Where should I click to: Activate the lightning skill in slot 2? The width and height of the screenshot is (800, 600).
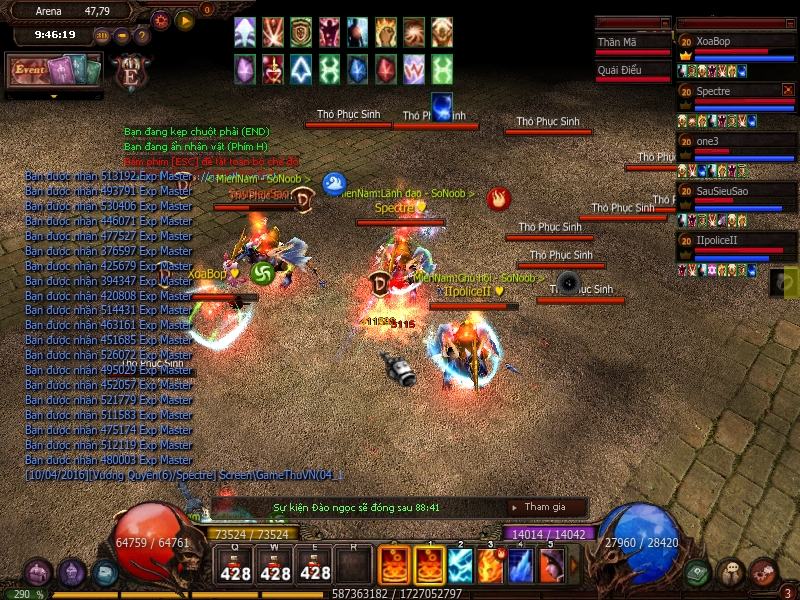(461, 566)
